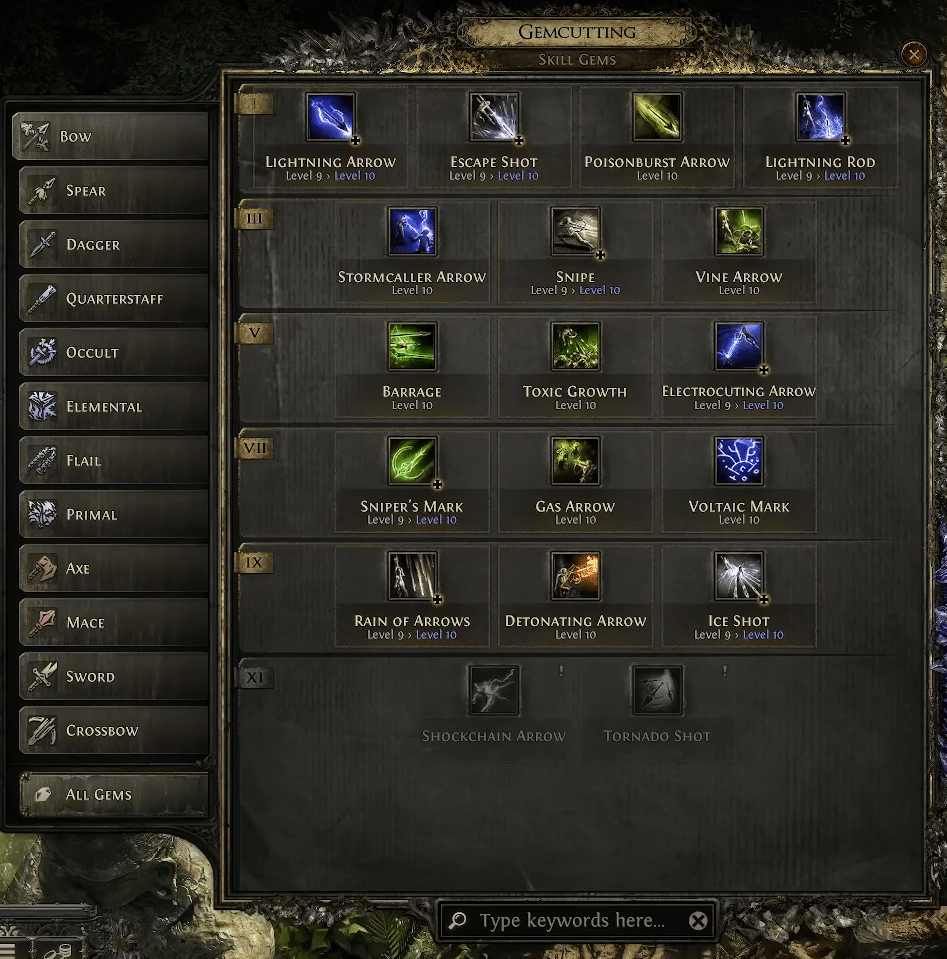Image resolution: width=947 pixels, height=959 pixels.
Task: Select the Detonating Arrow gem
Action: pos(575,577)
